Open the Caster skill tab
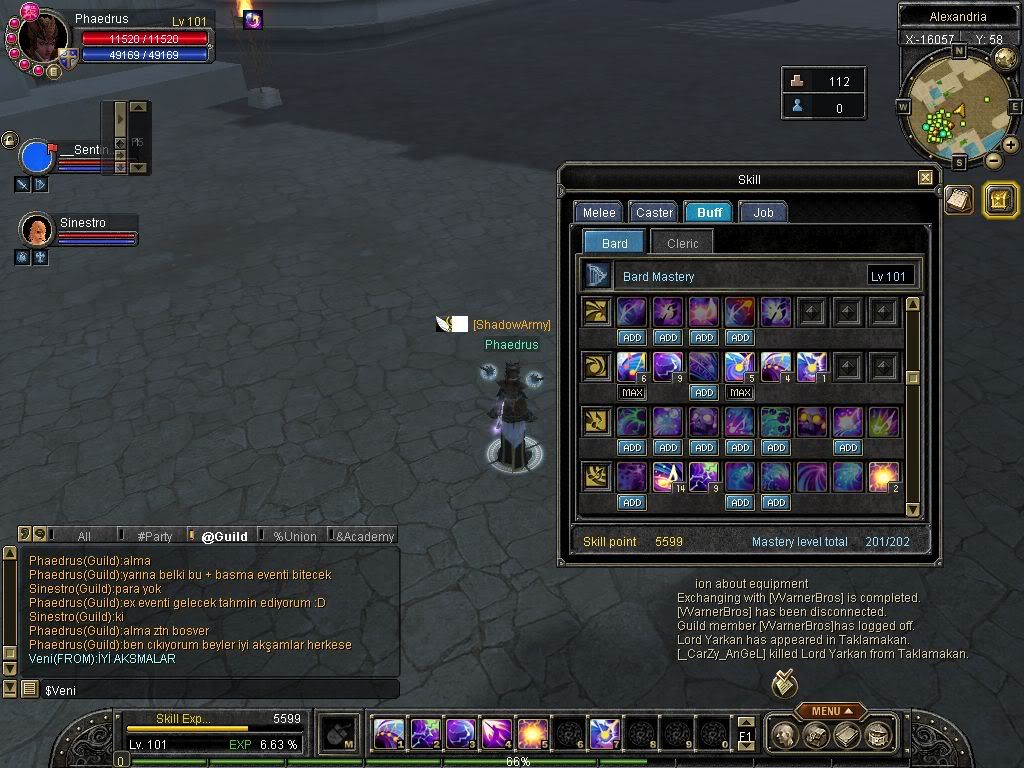 click(654, 212)
